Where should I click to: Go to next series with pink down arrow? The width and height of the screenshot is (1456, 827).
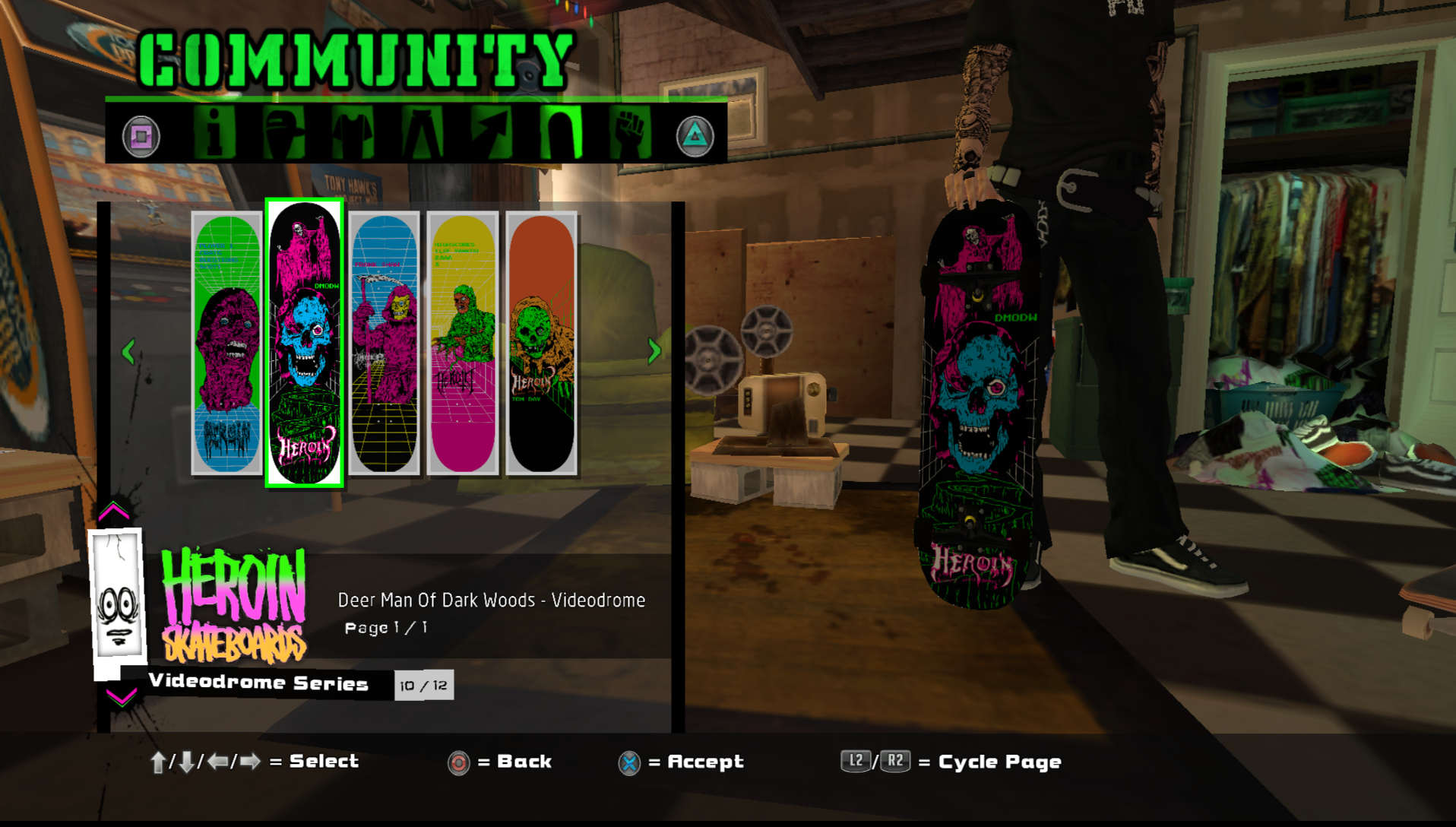click(121, 696)
